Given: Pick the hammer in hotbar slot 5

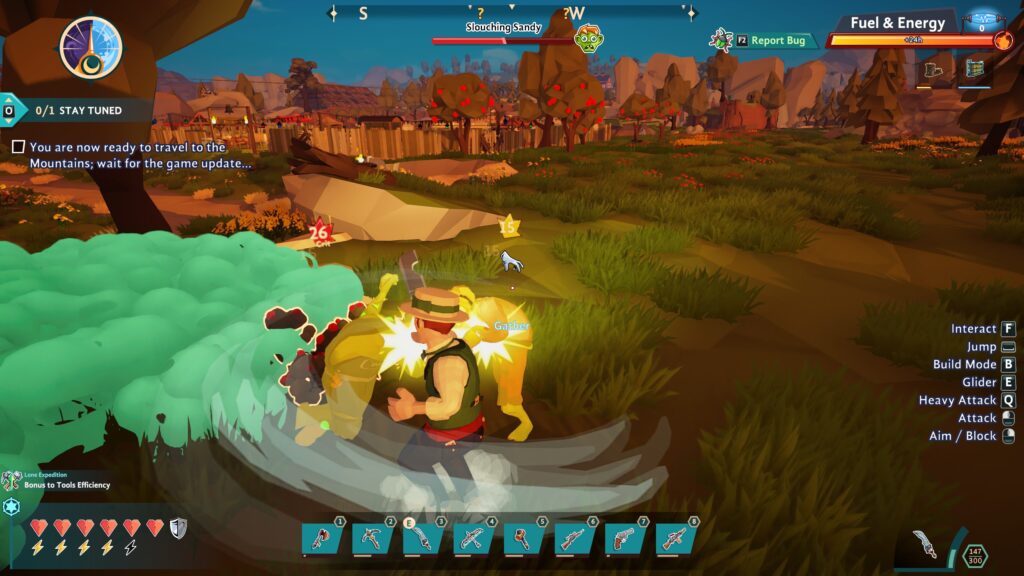Looking at the screenshot, I should [x=524, y=539].
